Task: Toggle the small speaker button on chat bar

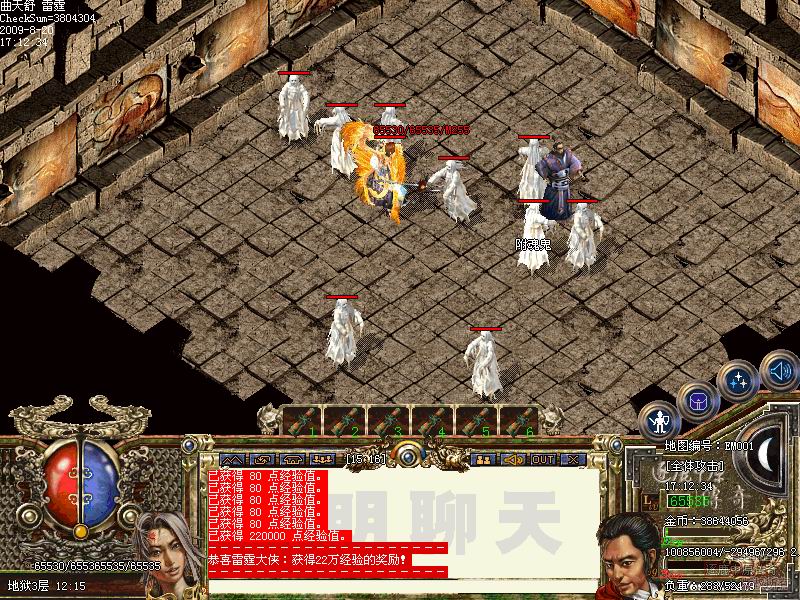Action: click(513, 459)
